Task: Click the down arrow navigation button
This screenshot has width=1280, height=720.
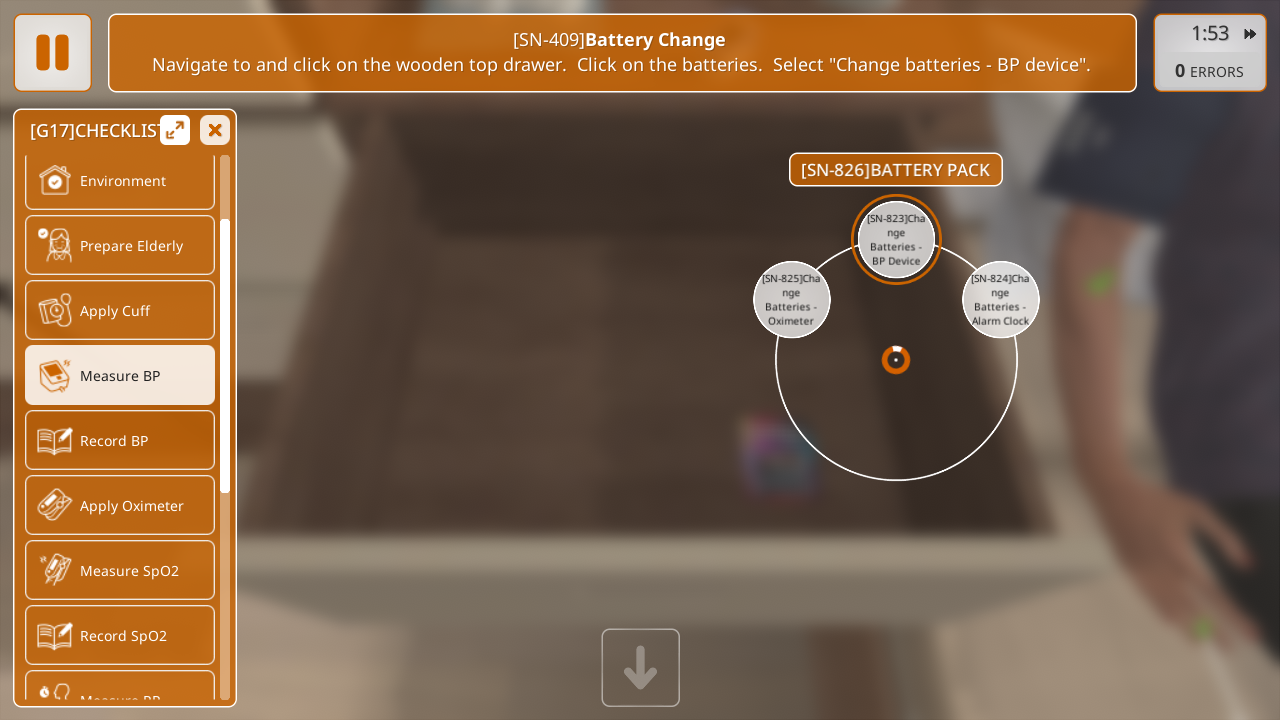Action: point(640,667)
